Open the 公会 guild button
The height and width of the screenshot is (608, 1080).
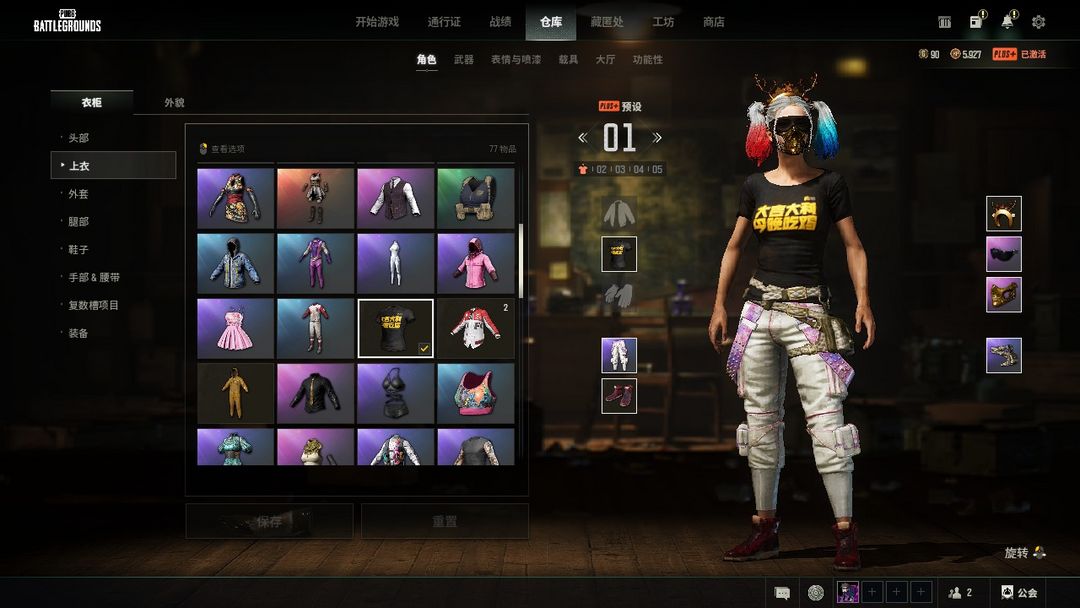click(1020, 593)
